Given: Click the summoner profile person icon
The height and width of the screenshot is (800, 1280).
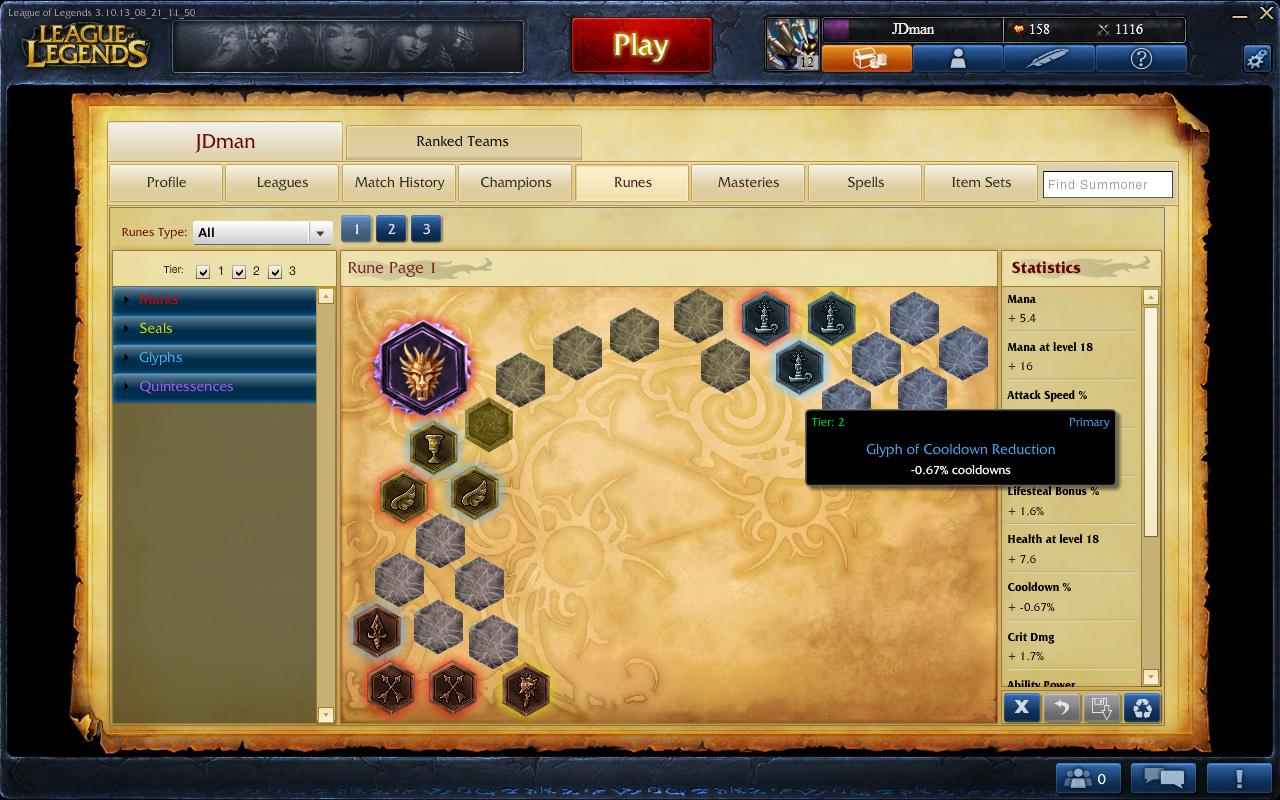Looking at the screenshot, I should point(957,58).
